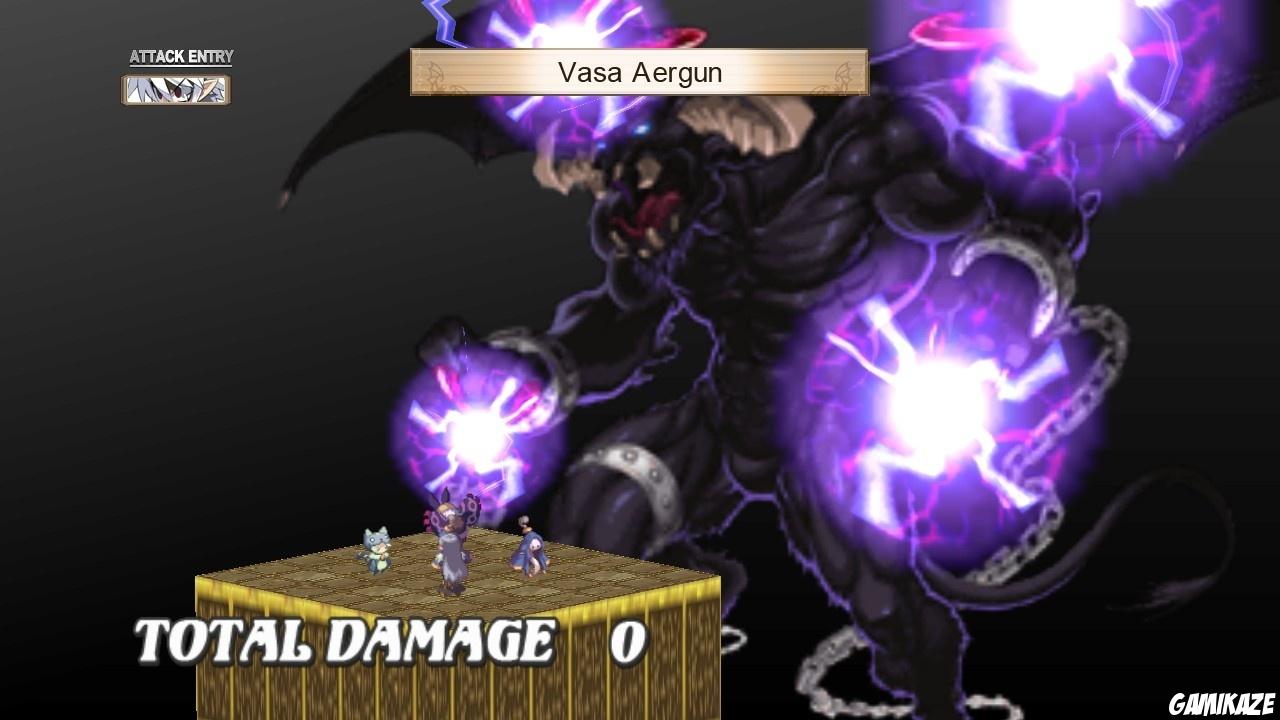Select the Vasa Aergun skill name banner
1280x720 pixels.
[640, 72]
